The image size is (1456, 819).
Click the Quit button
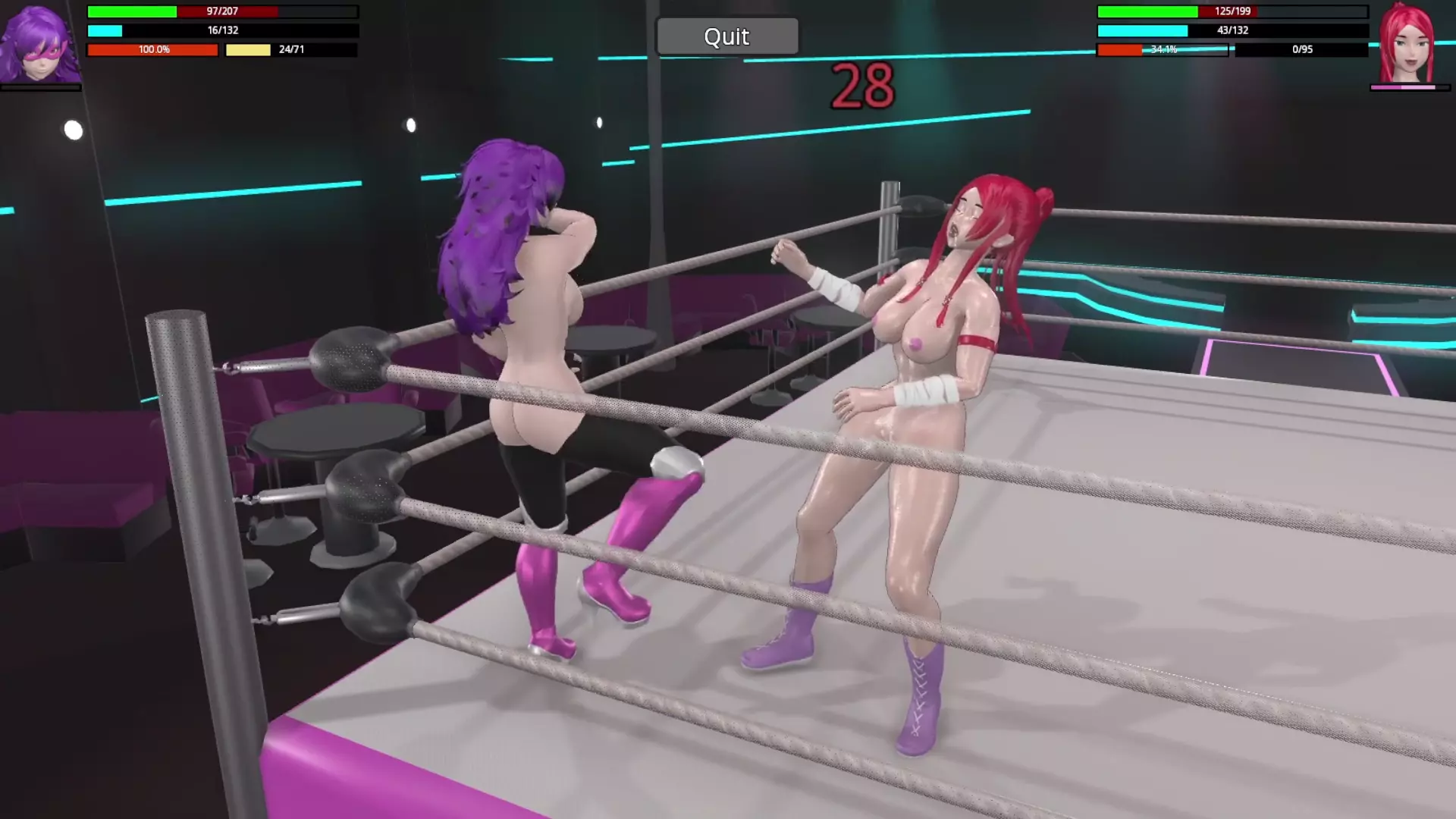[x=726, y=36]
